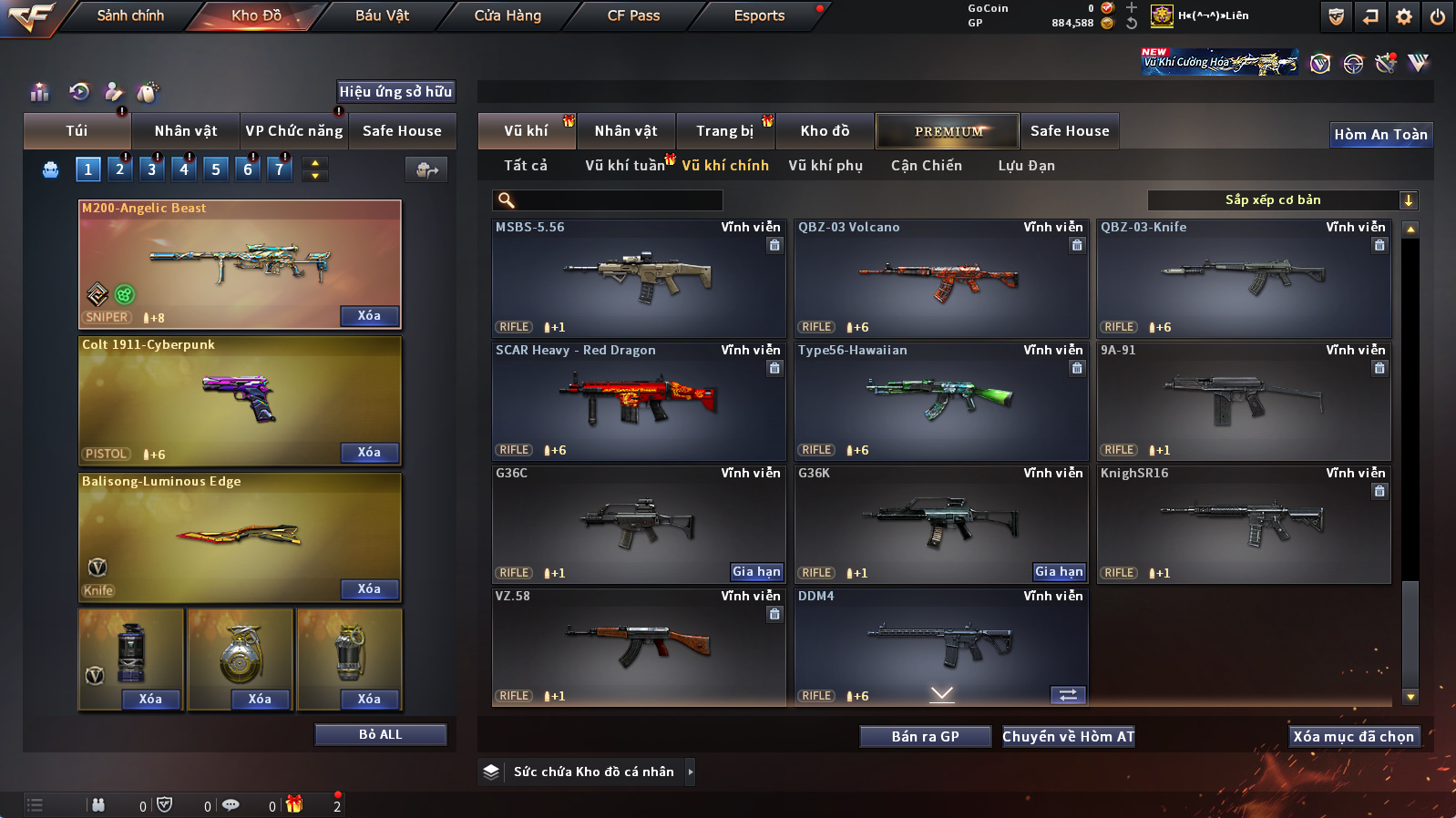Open settings with the gear icon

(1404, 16)
